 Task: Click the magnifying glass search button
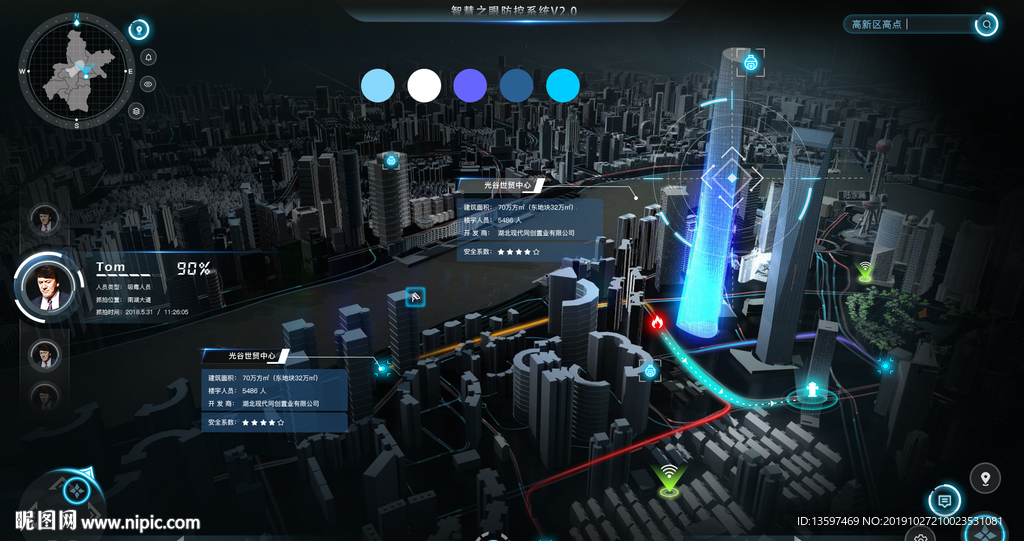coord(987,24)
